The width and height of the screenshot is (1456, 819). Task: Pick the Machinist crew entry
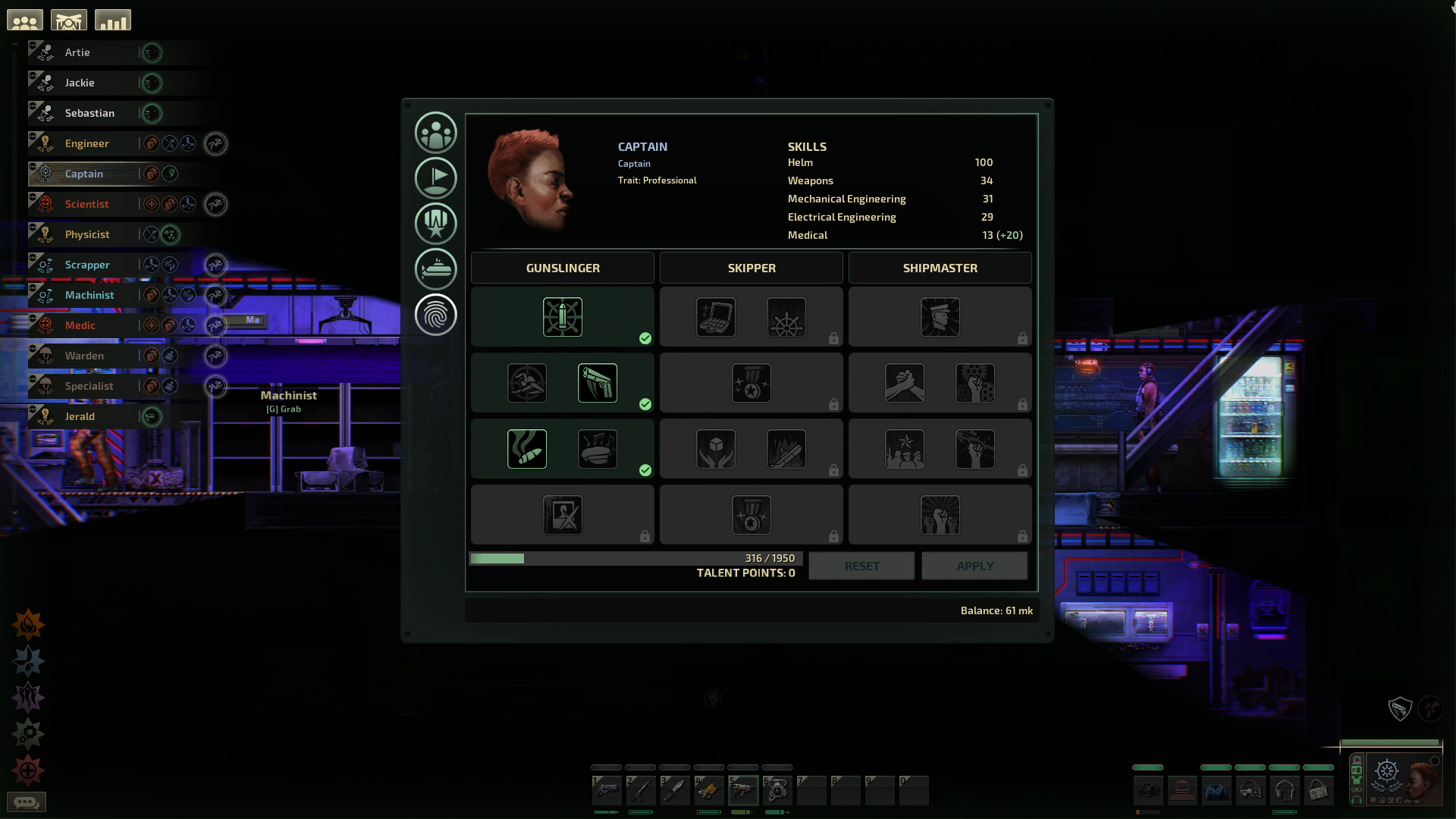point(89,295)
